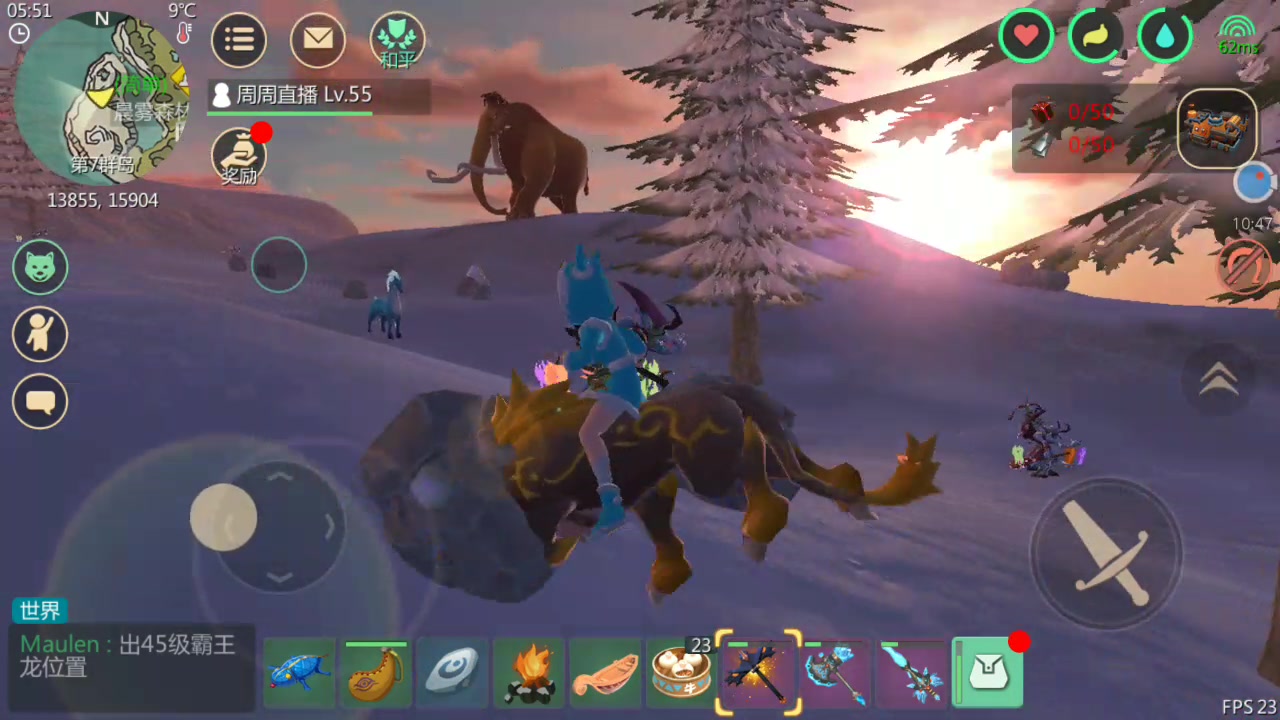This screenshot has width=1280, height=720.
Task: Open the character emote gesture icon
Action: tap(40, 334)
